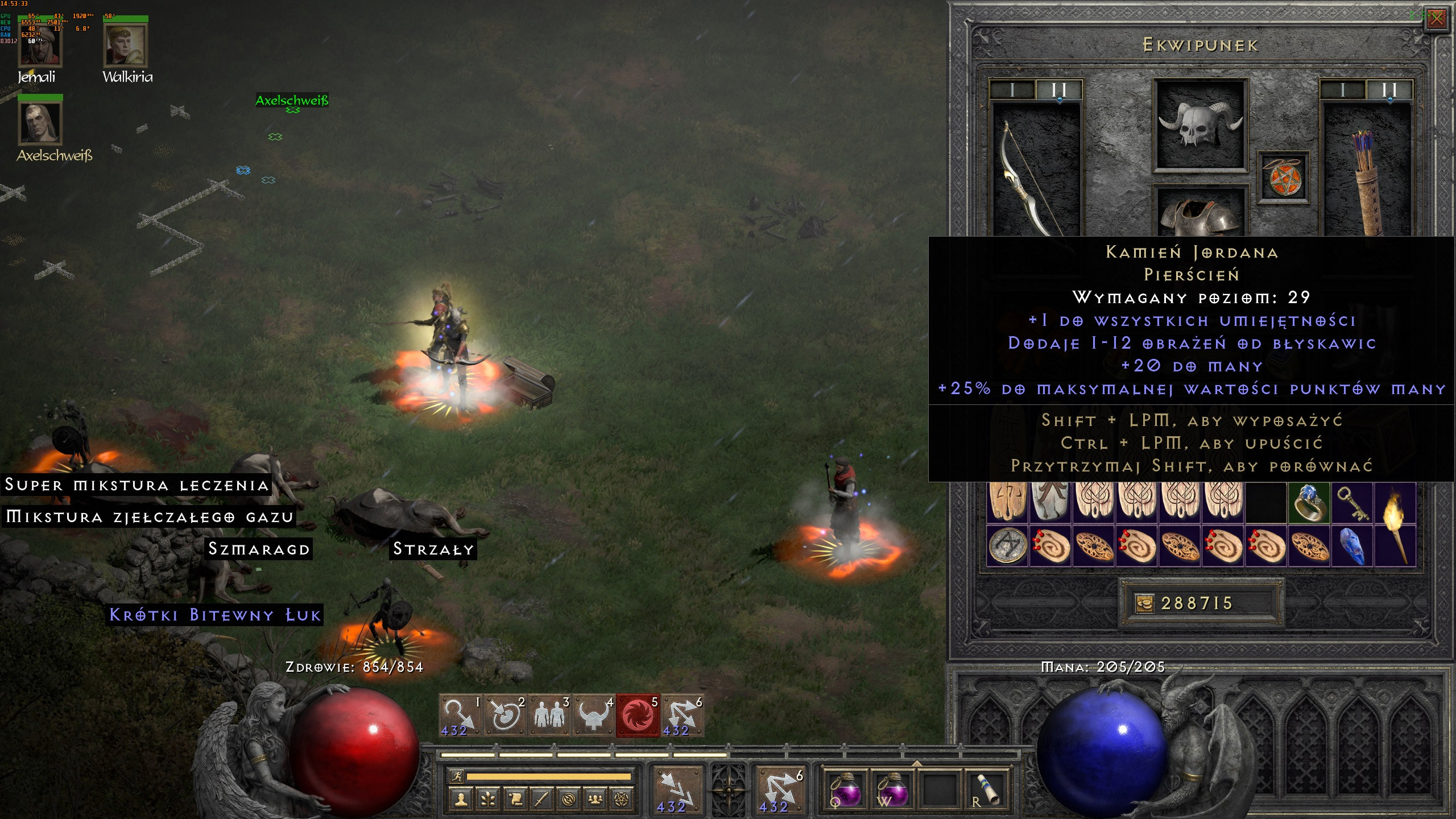Screen dimensions: 1456x819
Task: Select the equipped horned skull helmet
Action: tap(1200, 123)
